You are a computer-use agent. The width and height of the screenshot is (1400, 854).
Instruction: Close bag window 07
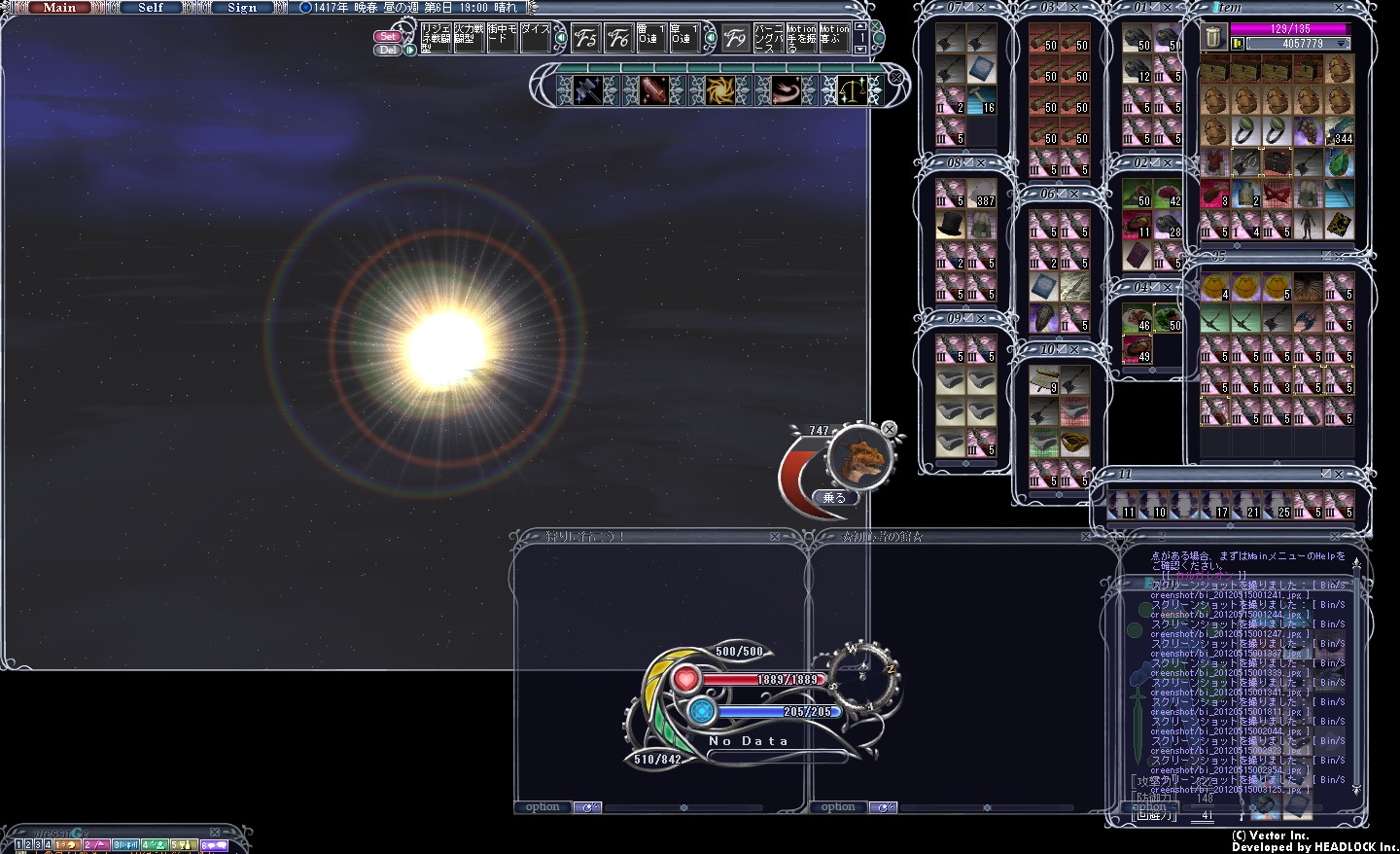[x=981, y=8]
